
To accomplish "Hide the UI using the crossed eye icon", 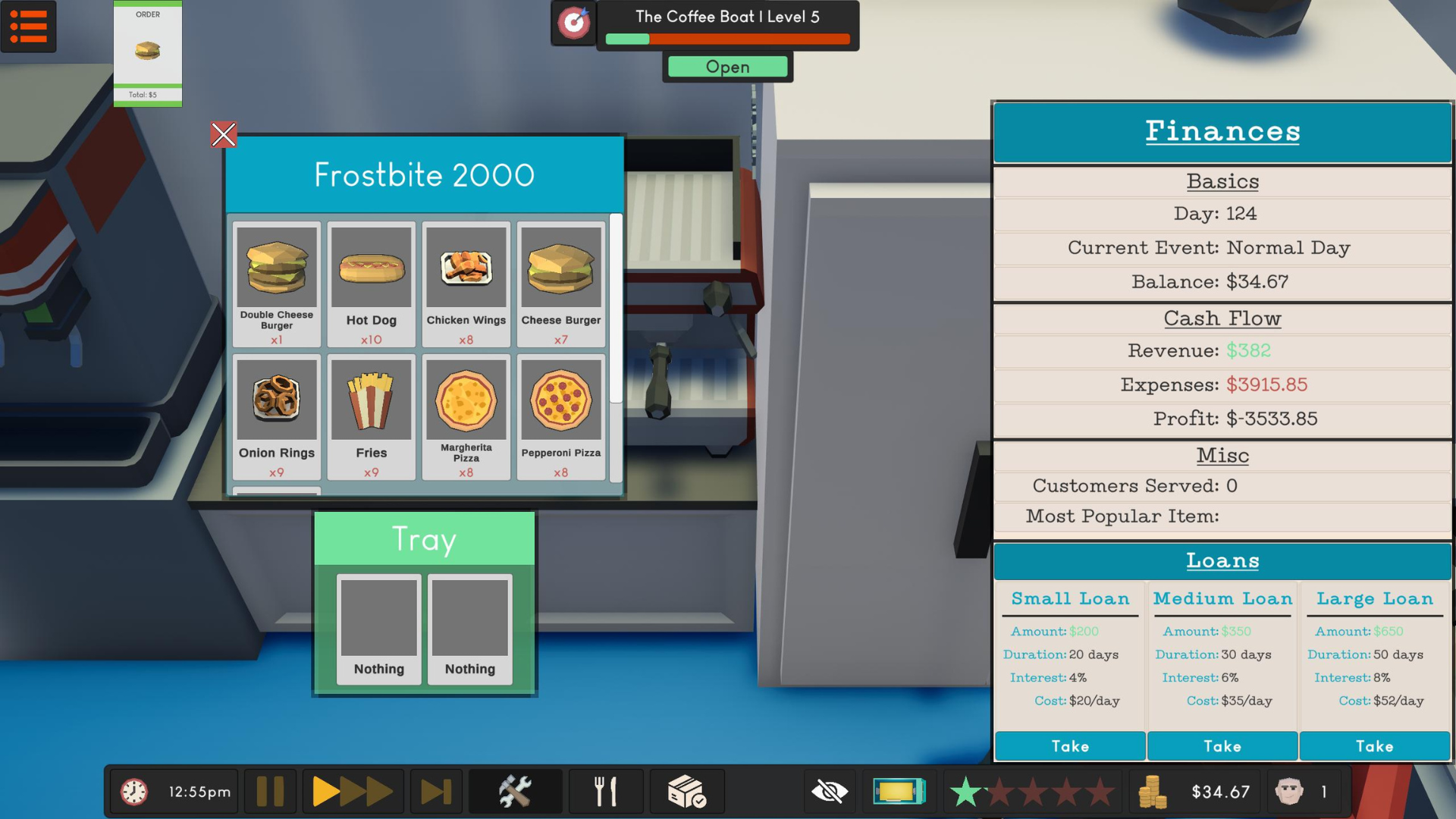I will coord(829,791).
